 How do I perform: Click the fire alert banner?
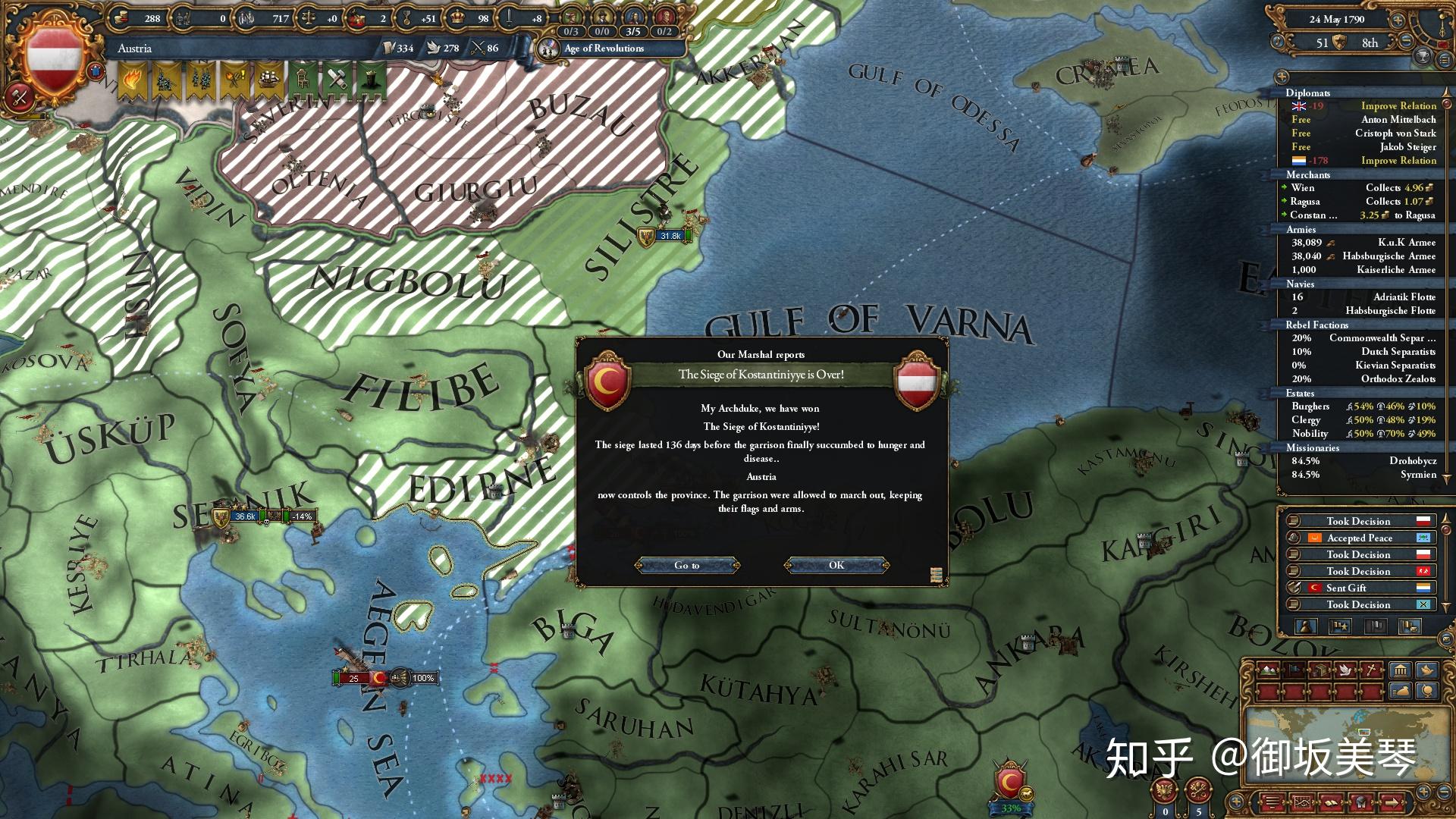click(x=131, y=80)
